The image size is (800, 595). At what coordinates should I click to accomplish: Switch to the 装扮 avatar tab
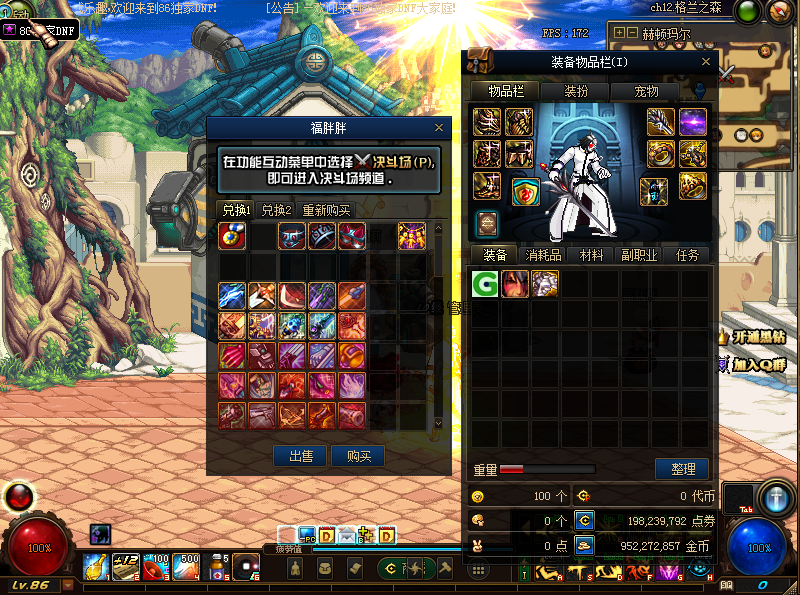tap(576, 91)
